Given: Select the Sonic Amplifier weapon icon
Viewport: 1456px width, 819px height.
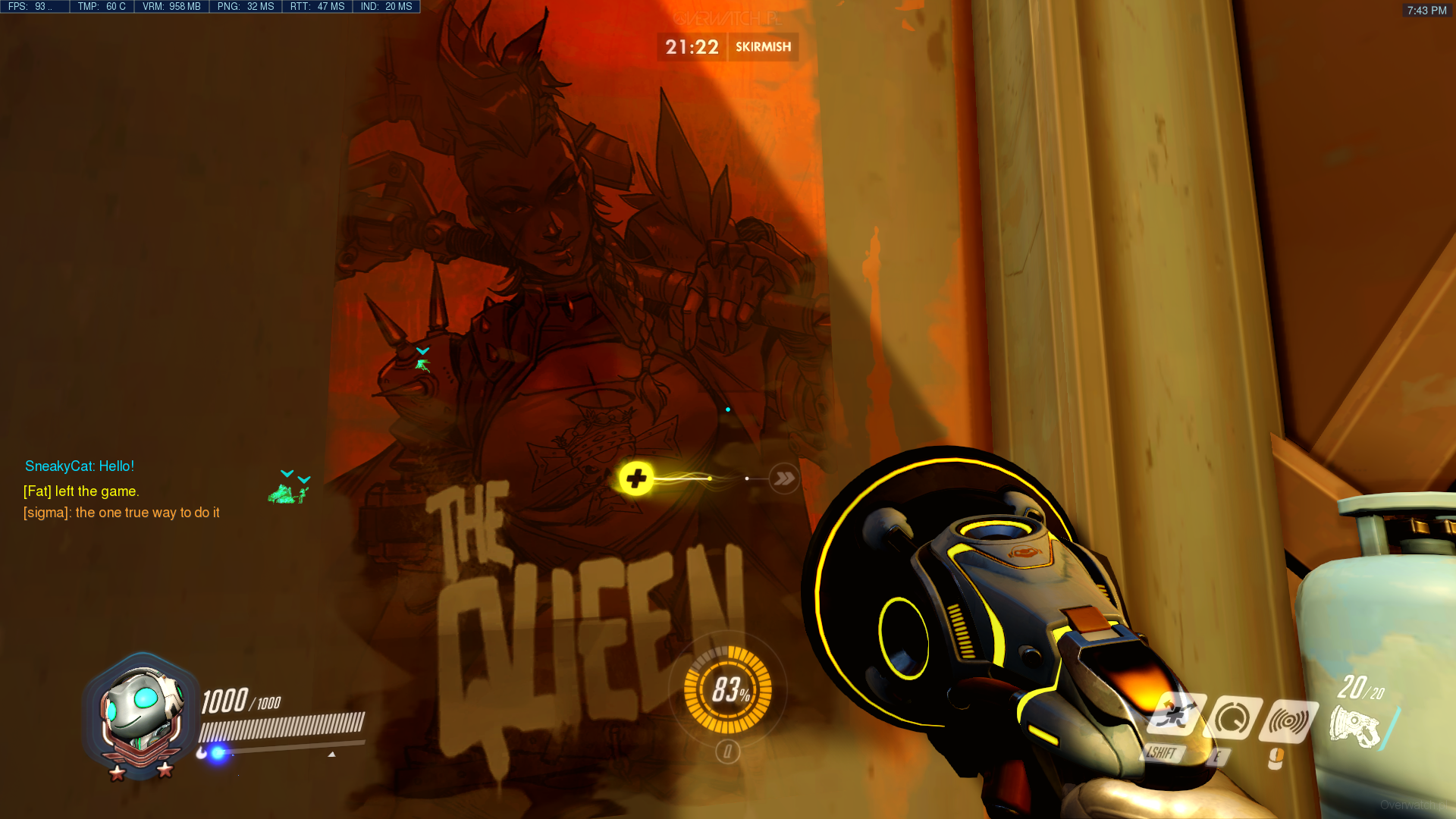Looking at the screenshot, I should coord(1354,726).
